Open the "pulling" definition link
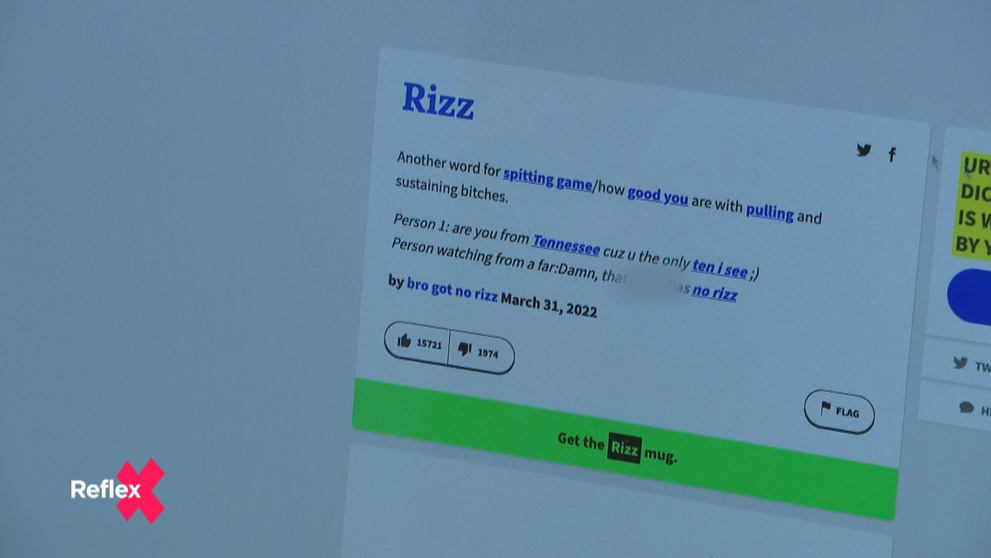Screen dimensions: 991x558 [769, 212]
